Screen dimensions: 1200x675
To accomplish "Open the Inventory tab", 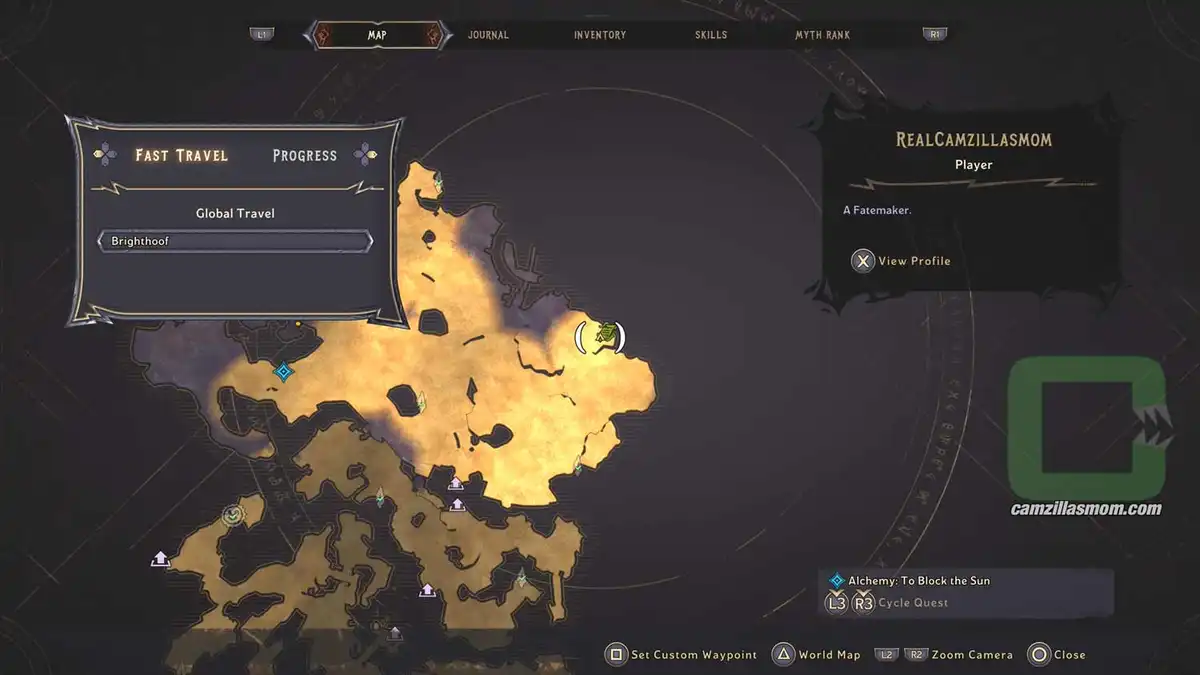I will pyautogui.click(x=600, y=35).
